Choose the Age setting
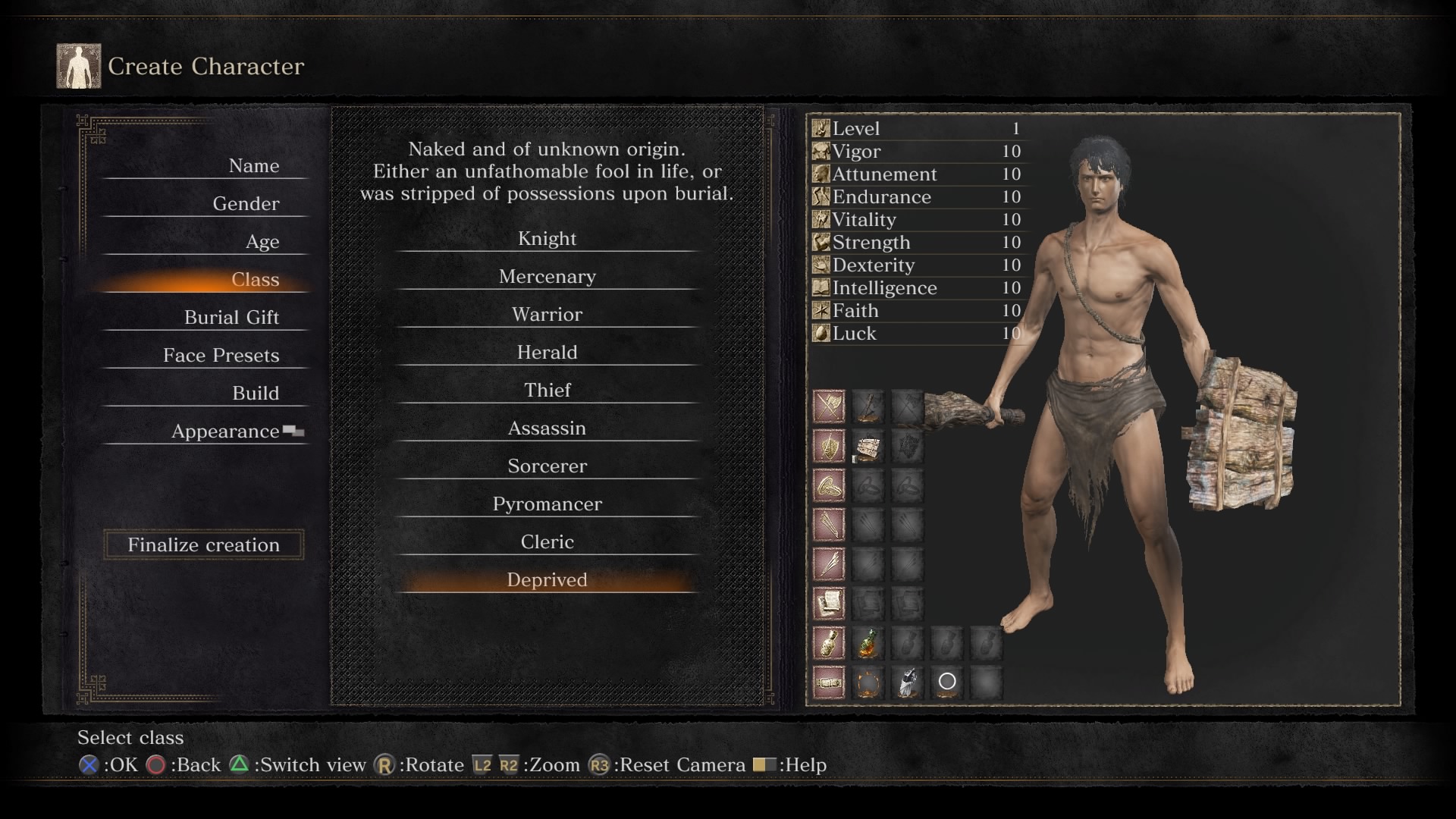Viewport: 1456px width, 819px height. coord(262,242)
